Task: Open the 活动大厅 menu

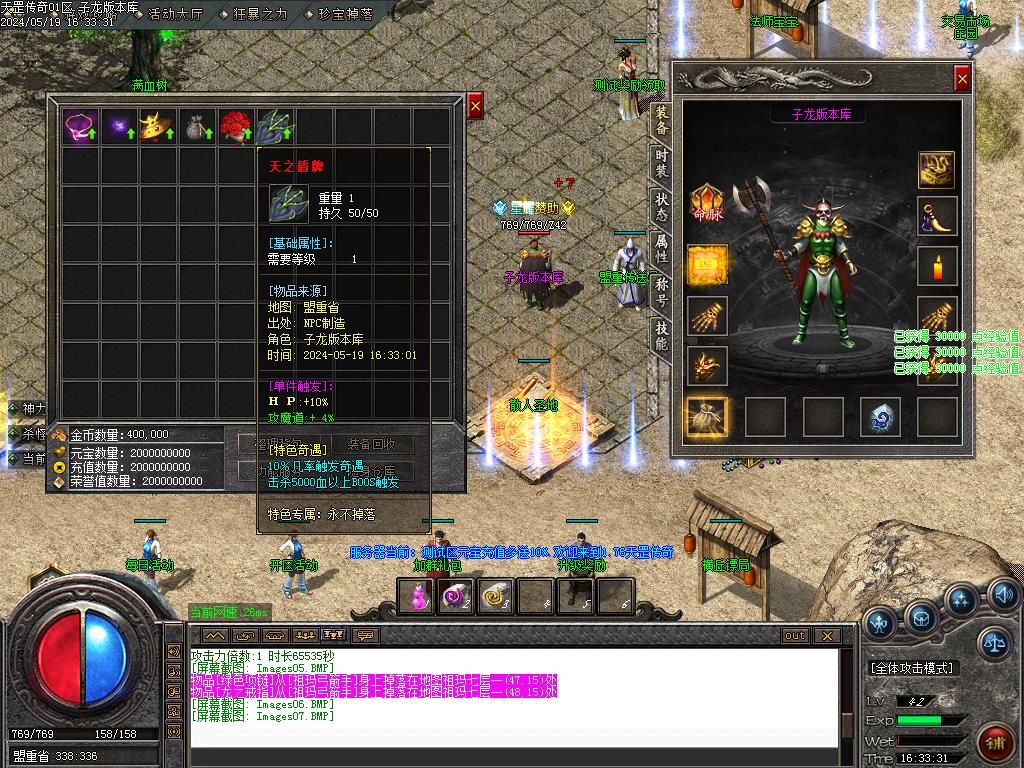Action: point(175,14)
